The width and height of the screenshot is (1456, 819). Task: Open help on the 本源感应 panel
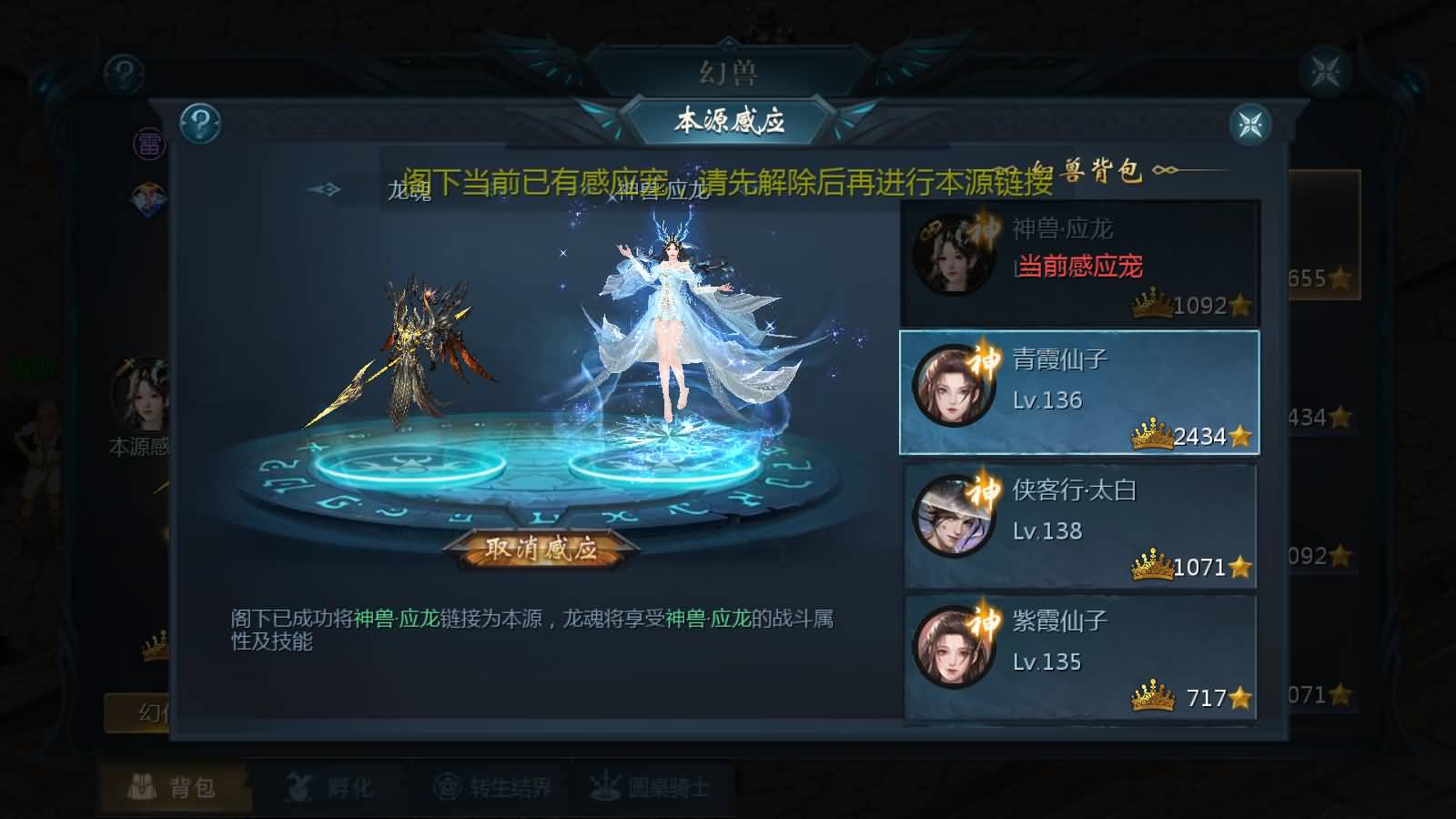[201, 123]
